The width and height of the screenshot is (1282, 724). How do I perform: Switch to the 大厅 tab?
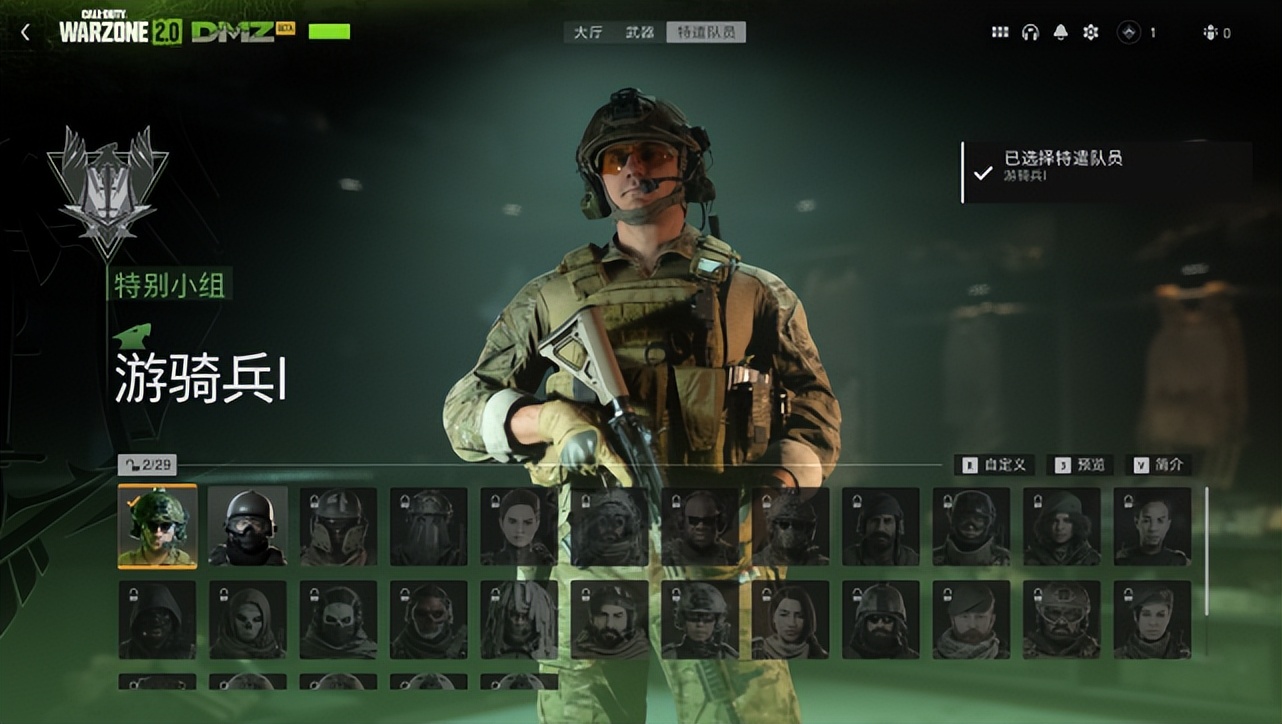click(587, 33)
